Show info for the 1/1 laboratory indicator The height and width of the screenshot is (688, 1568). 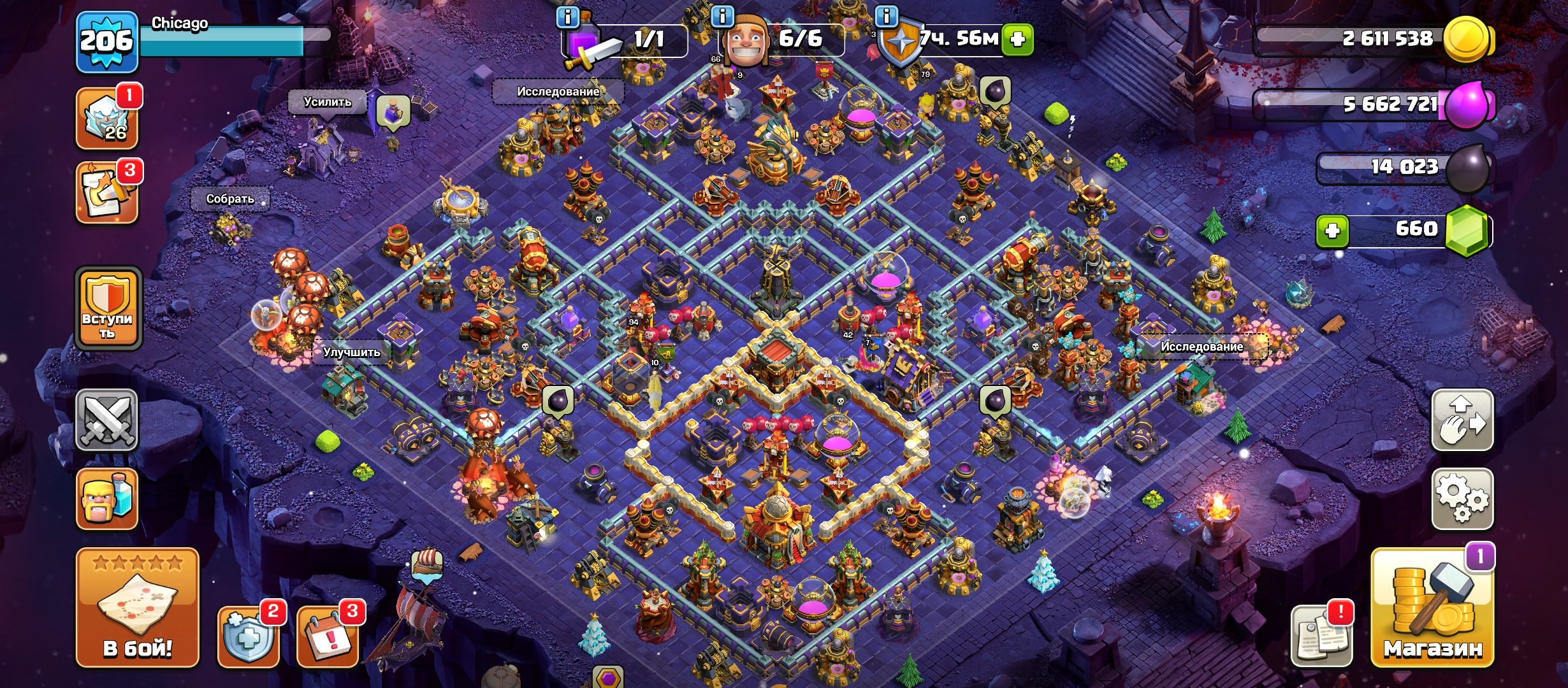click(x=625, y=39)
